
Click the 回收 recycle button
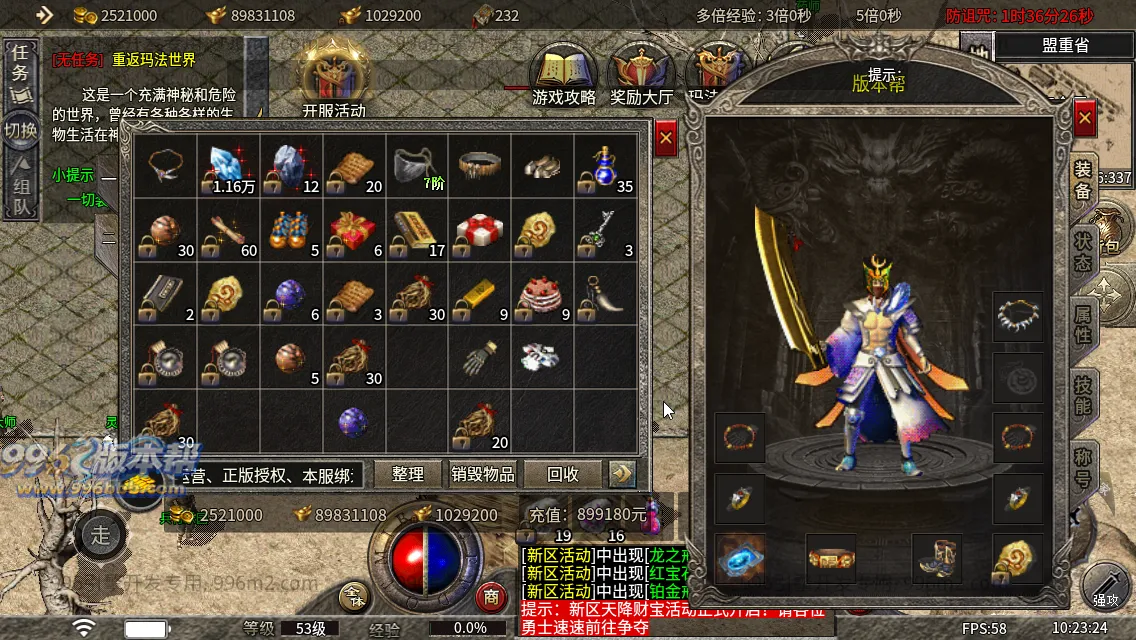[563, 474]
